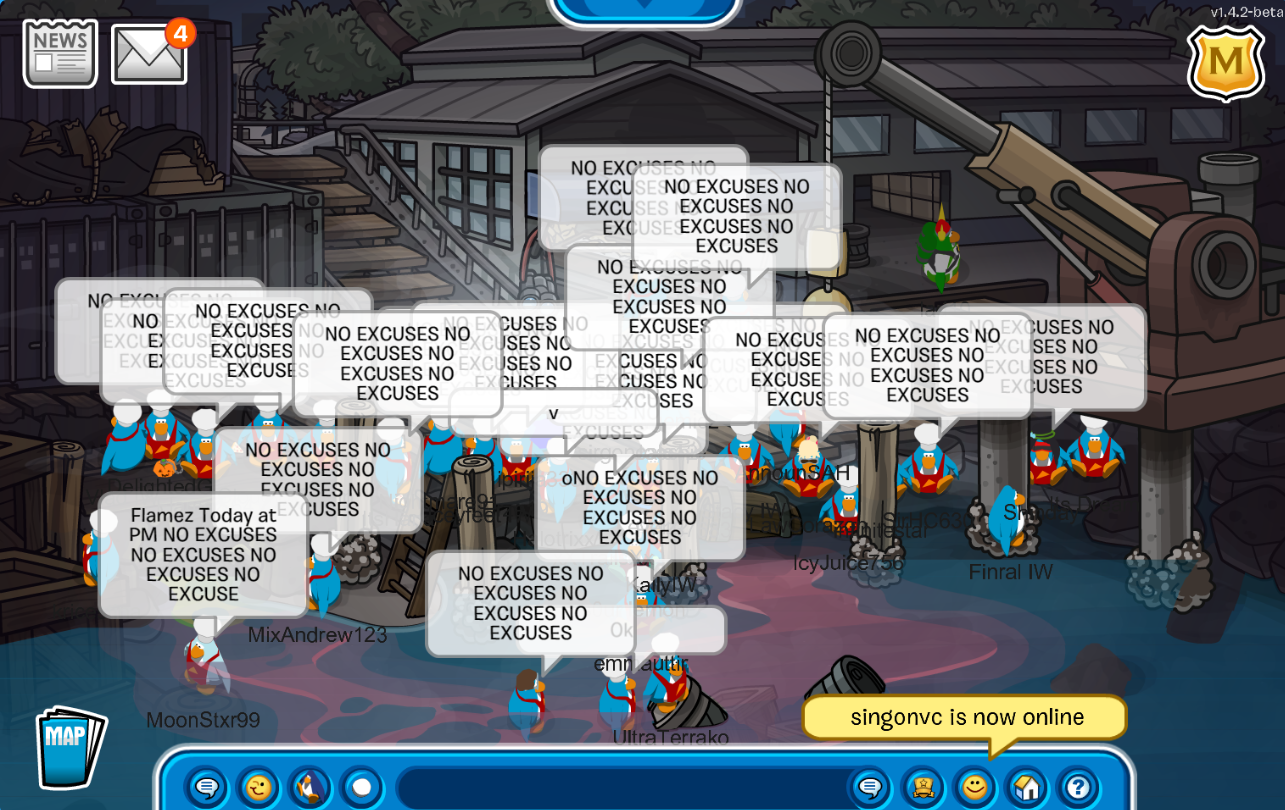The height and width of the screenshot is (810, 1285).
Task: Expand the blue dropdown tab at top center
Action: [645, 8]
